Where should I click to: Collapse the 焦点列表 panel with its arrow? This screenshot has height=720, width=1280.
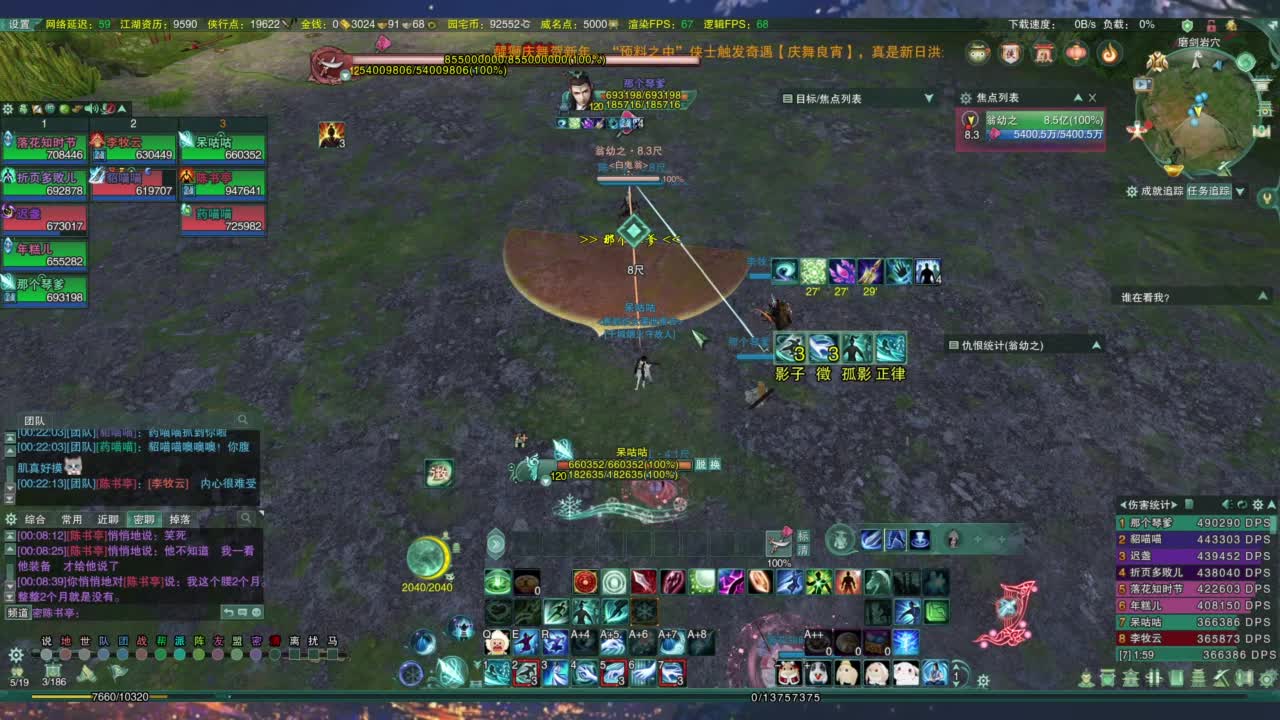pos(1078,97)
